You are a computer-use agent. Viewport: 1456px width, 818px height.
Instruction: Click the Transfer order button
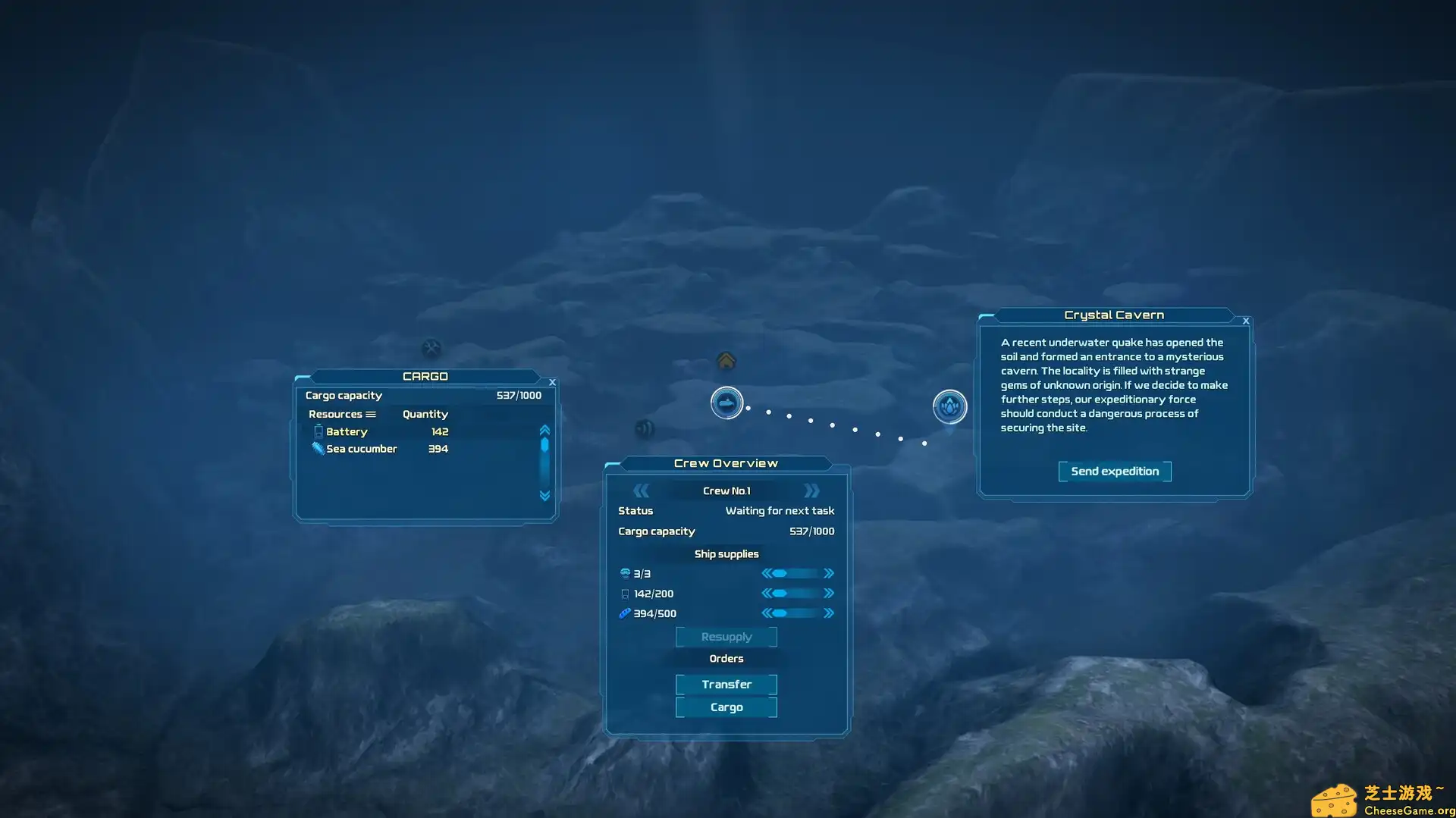[726, 684]
